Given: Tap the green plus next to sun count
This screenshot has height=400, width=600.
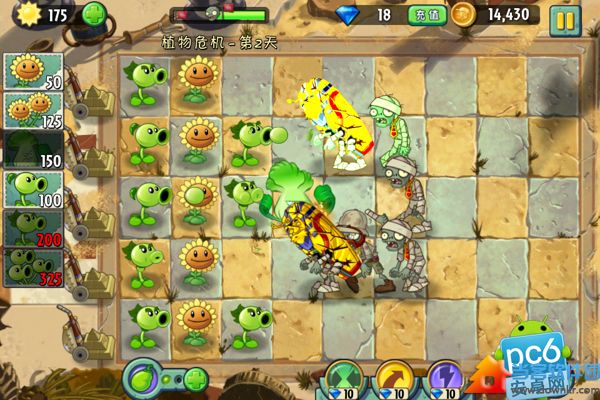Looking at the screenshot, I should tap(94, 15).
